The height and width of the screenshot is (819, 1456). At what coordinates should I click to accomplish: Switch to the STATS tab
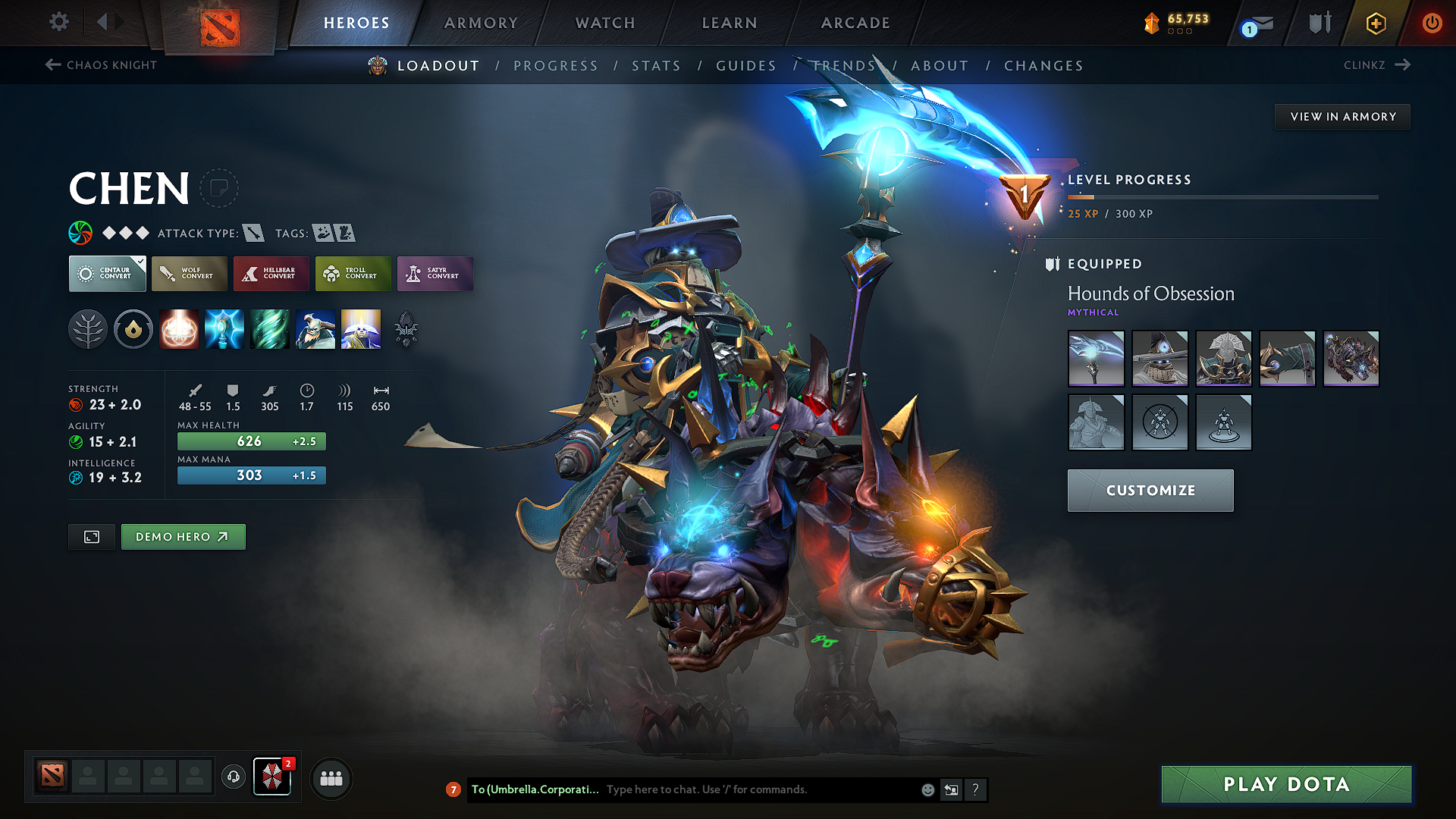point(656,65)
